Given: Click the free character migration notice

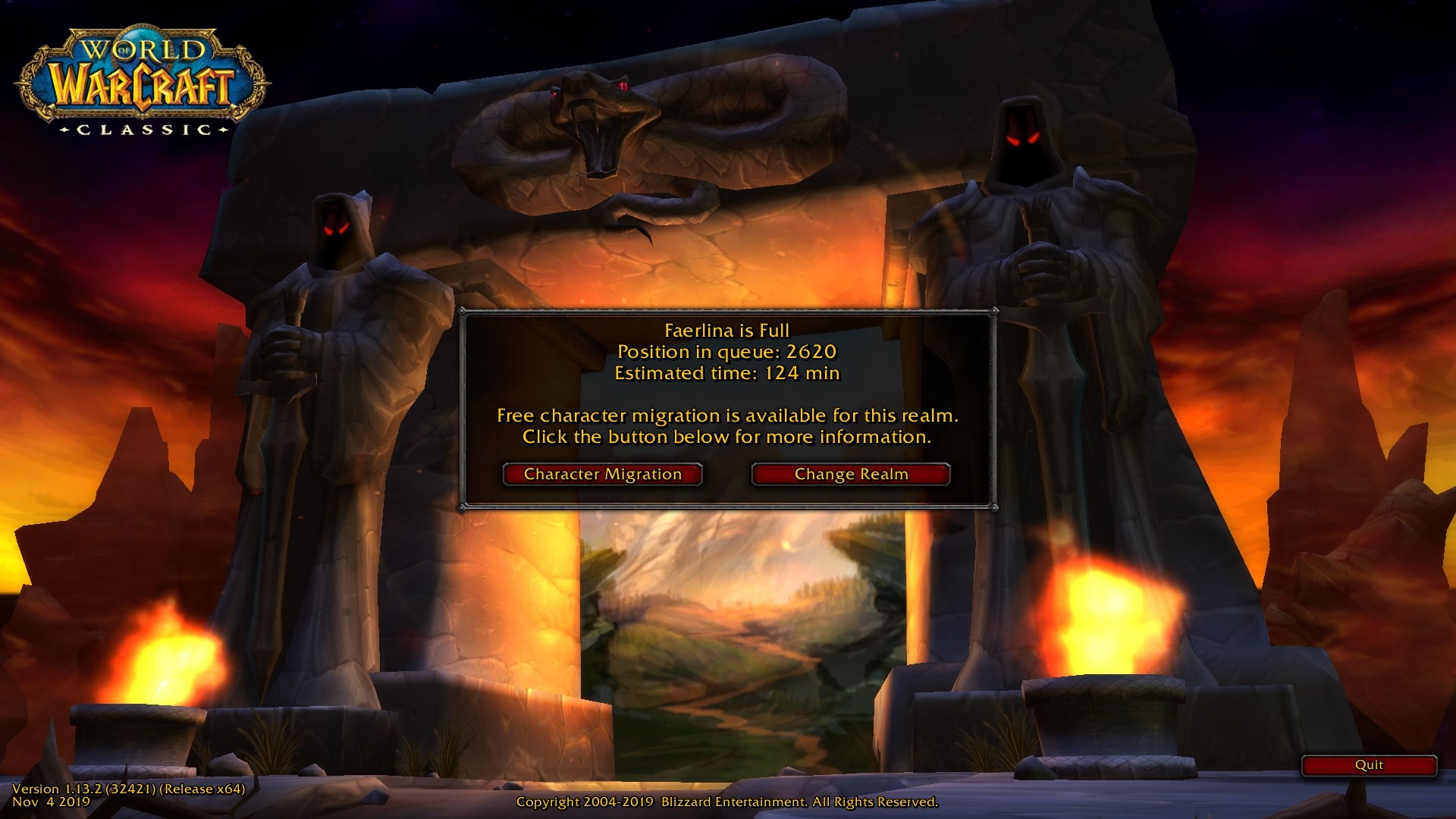Looking at the screenshot, I should tap(726, 416).
